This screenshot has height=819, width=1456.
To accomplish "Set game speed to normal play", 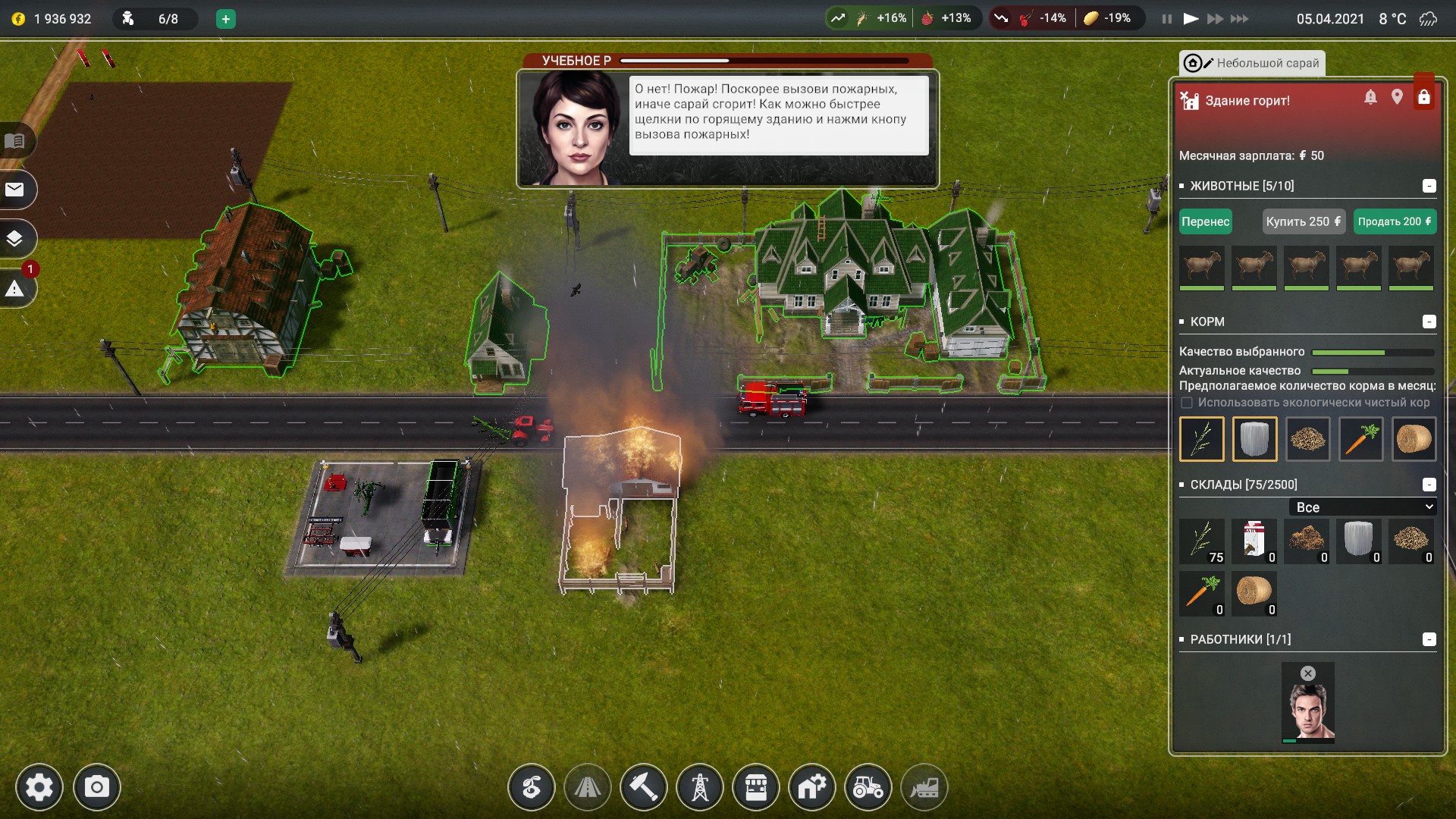I will 1191,19.
